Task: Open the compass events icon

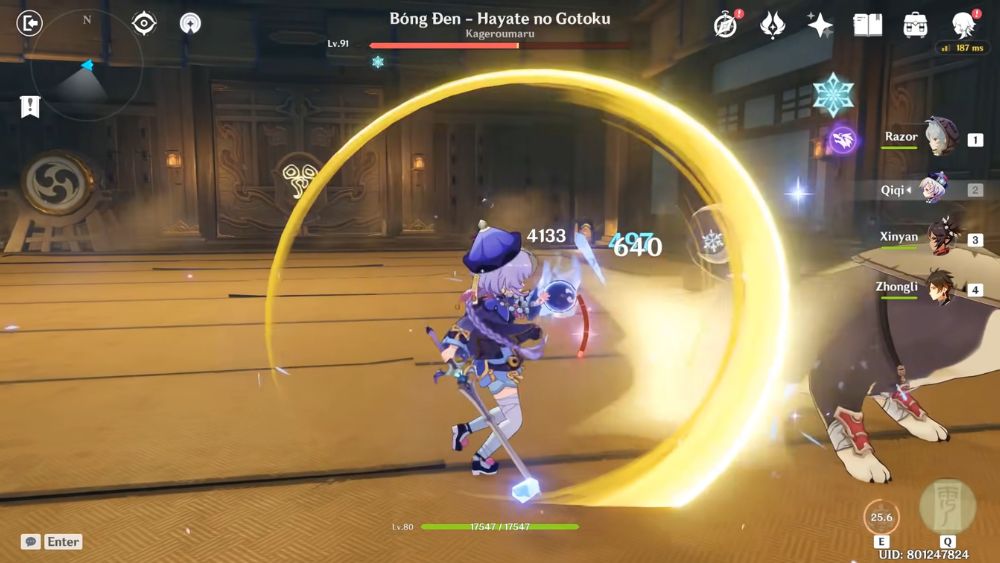Action: click(x=726, y=25)
